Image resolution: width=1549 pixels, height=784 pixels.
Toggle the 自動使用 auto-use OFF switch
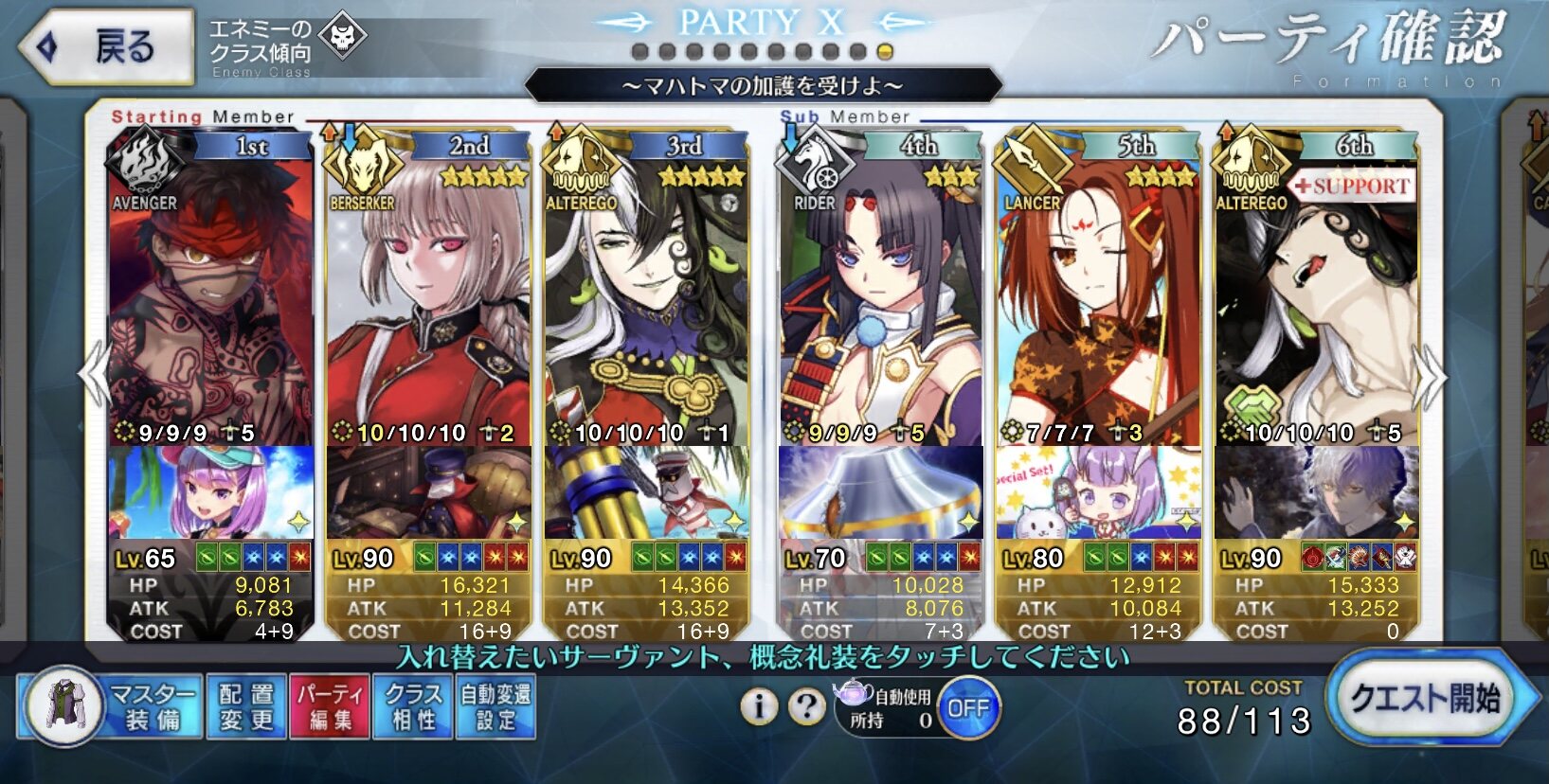click(968, 708)
